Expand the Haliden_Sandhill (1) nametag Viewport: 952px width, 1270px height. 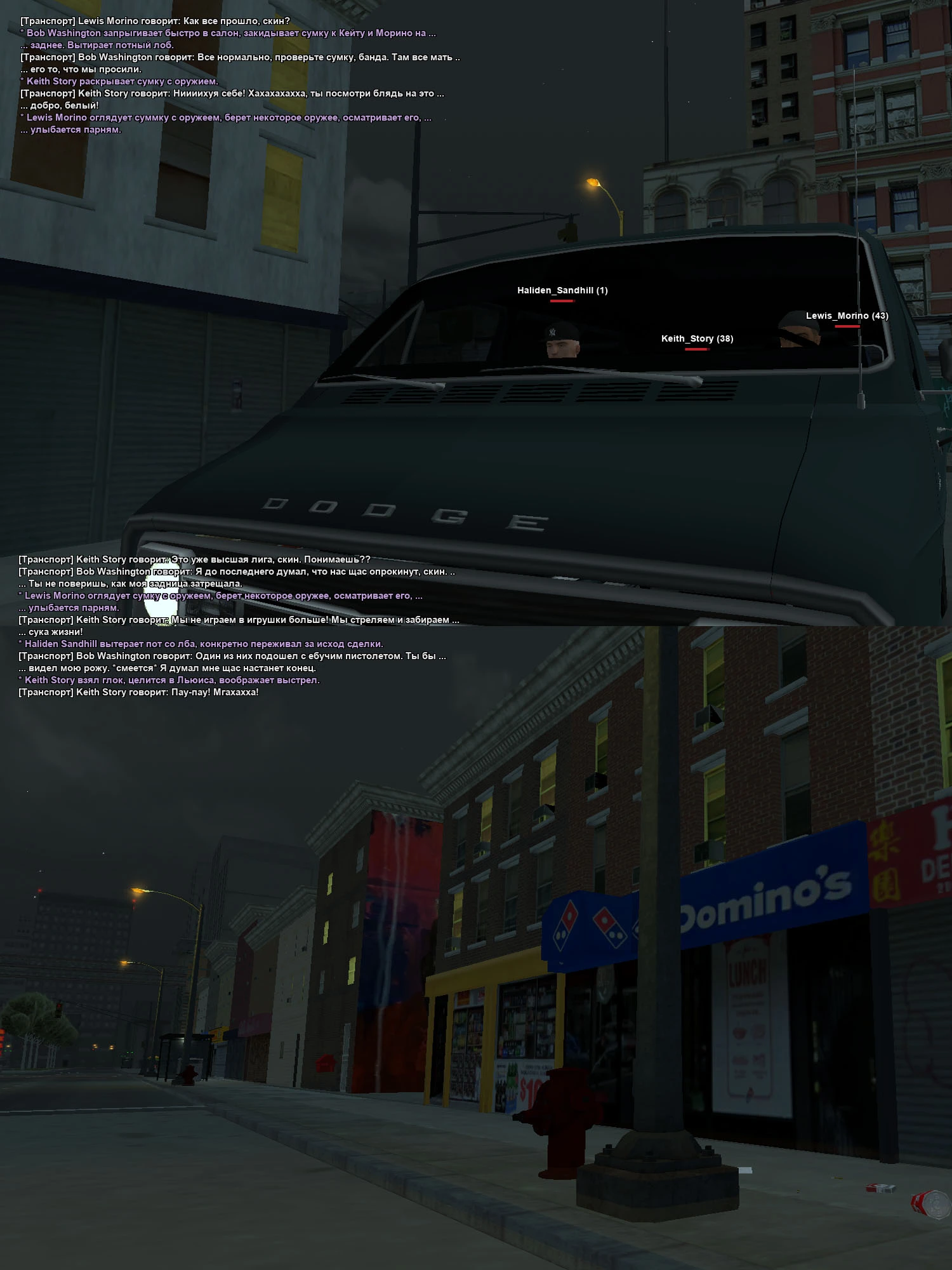tap(562, 290)
